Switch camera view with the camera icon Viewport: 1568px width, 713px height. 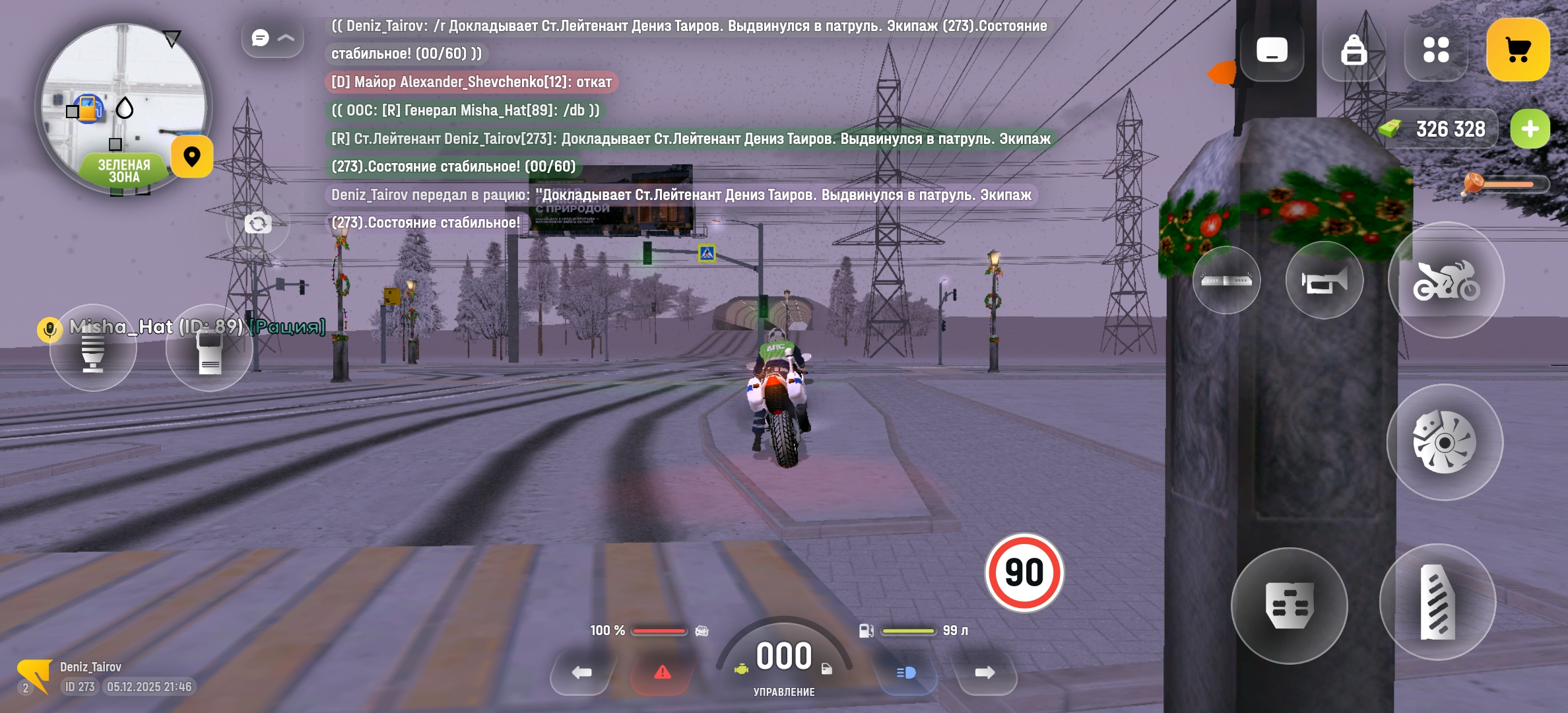coord(258,224)
